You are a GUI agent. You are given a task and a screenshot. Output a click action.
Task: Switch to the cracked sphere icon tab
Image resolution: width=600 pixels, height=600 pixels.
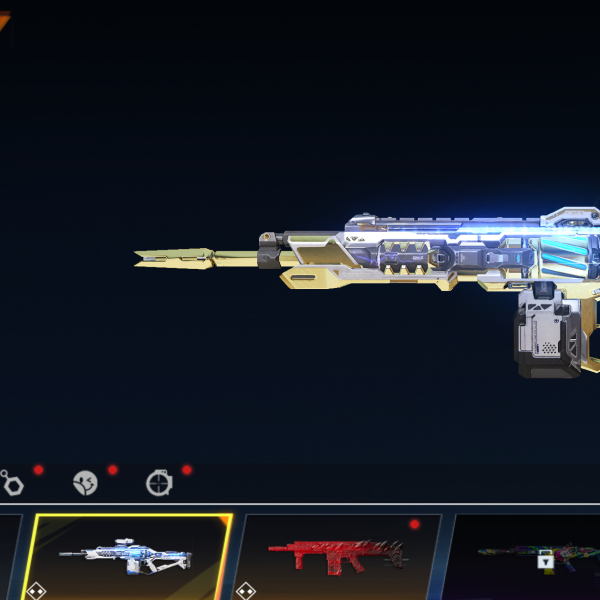(x=86, y=484)
